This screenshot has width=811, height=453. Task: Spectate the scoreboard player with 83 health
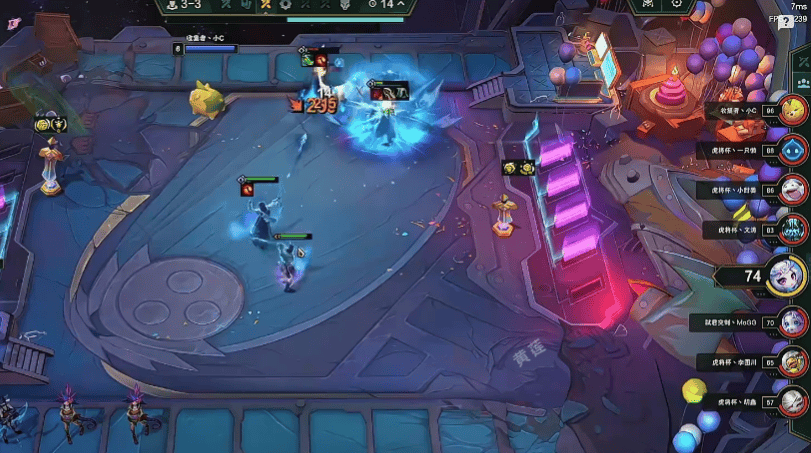pyautogui.click(x=794, y=229)
